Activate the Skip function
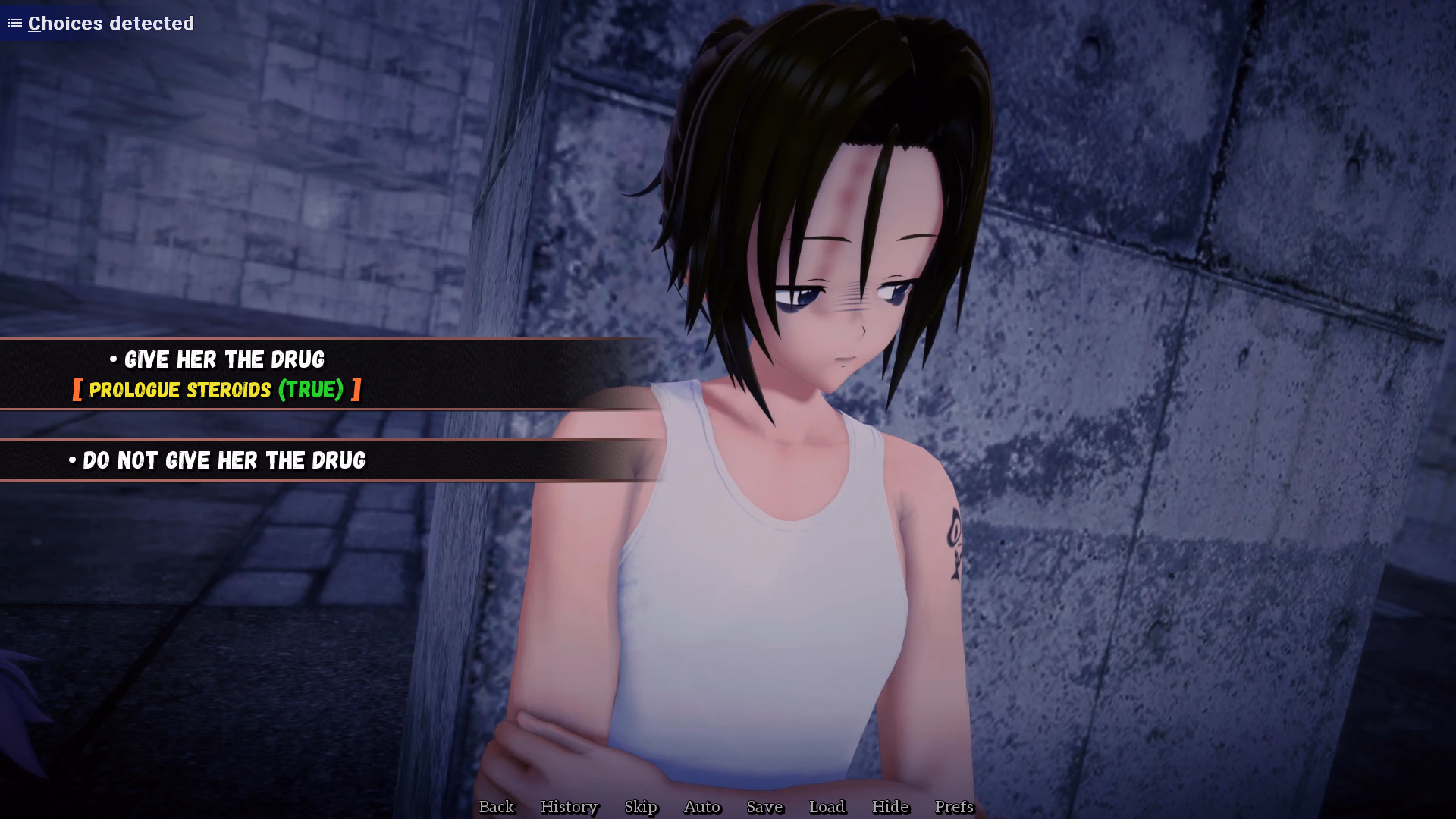The image size is (1456, 819). [641, 807]
